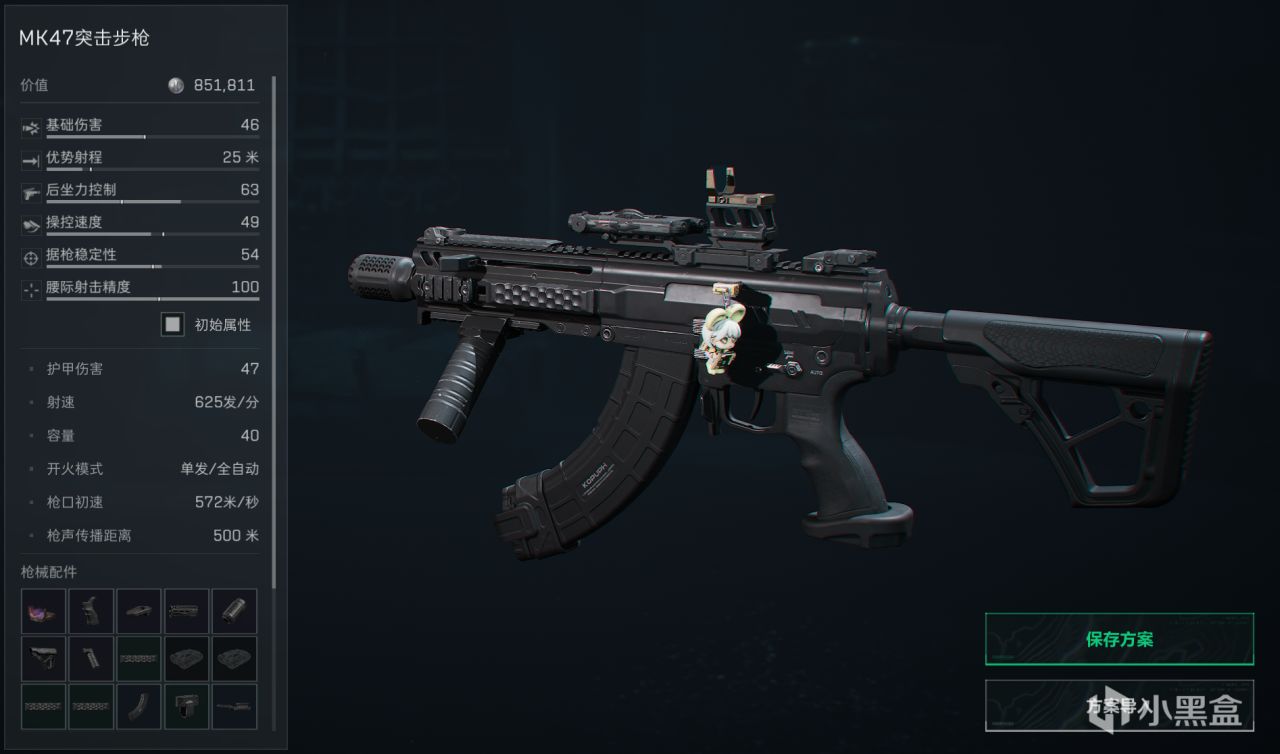This screenshot has height=754, width=1280.
Task: Open the curved magazine attachment slot
Action: tap(139, 706)
